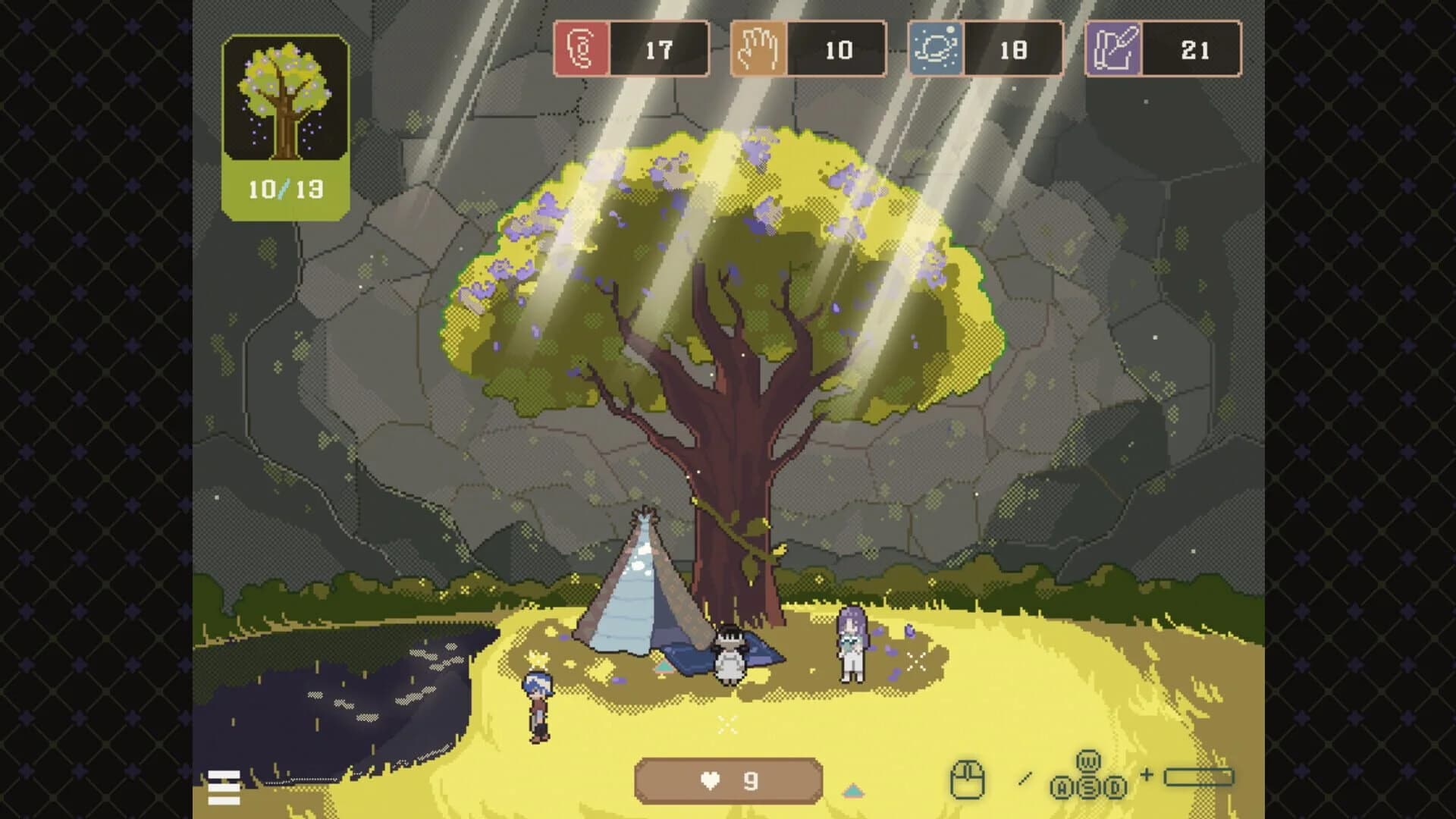Select the ear hearing stat icon

(x=581, y=50)
